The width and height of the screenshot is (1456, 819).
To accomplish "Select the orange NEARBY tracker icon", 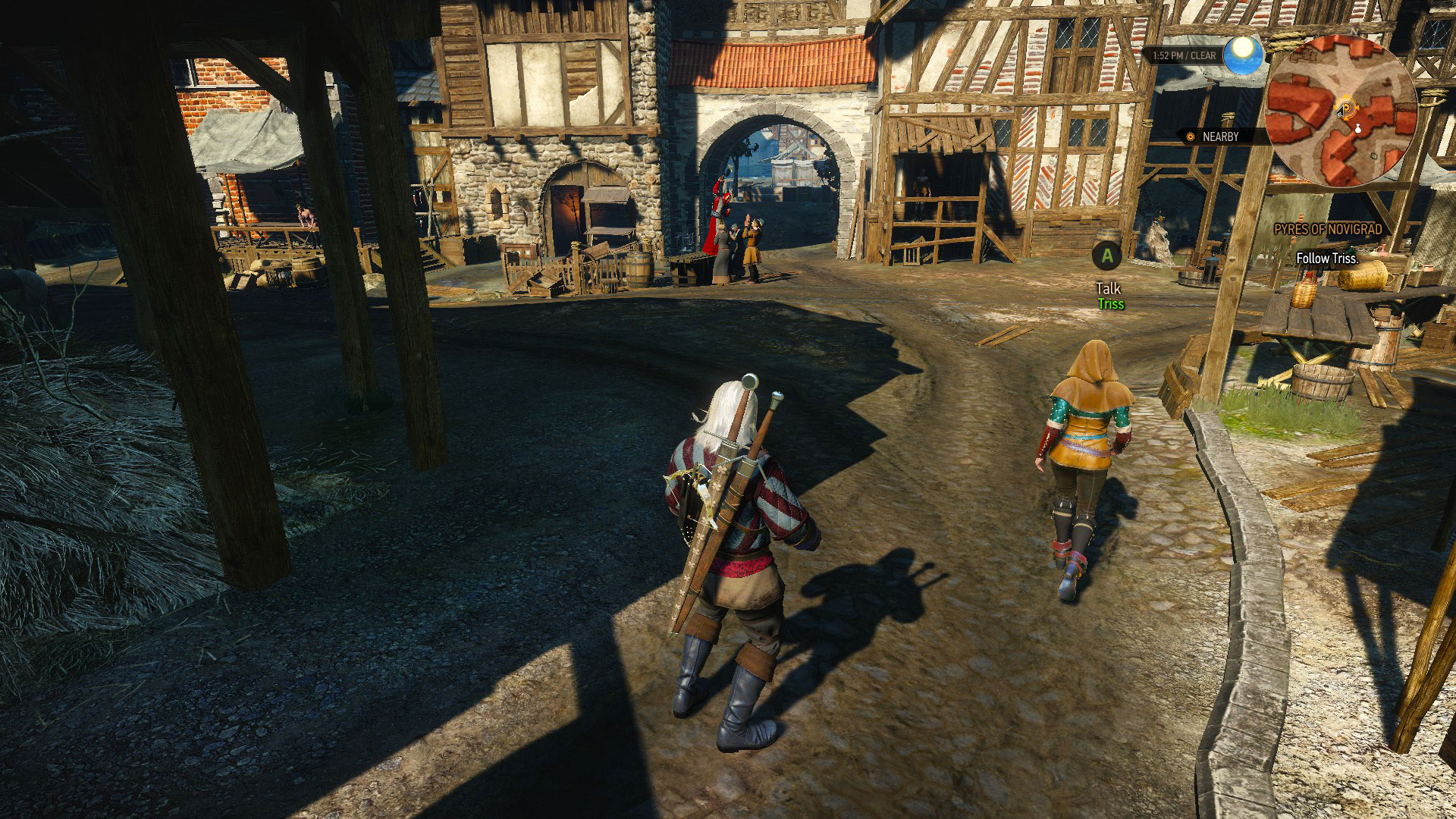I will tap(1190, 137).
